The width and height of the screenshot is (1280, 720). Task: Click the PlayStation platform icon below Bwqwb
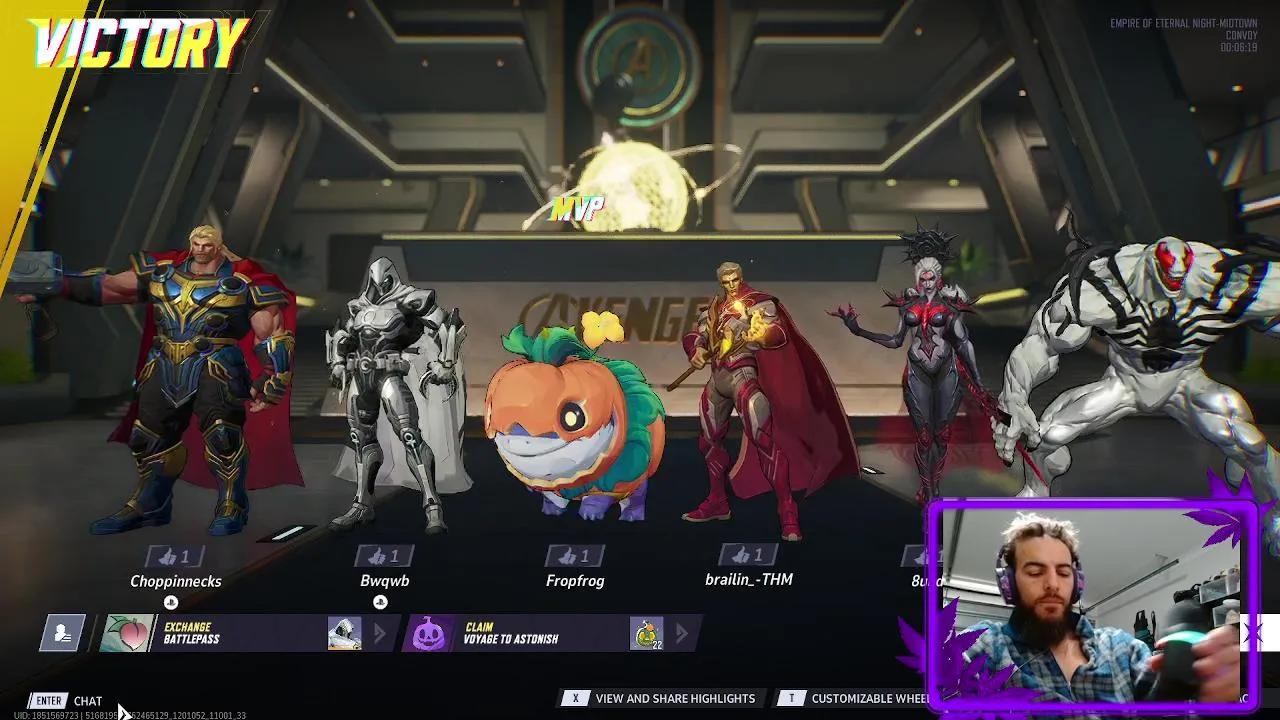(380, 602)
